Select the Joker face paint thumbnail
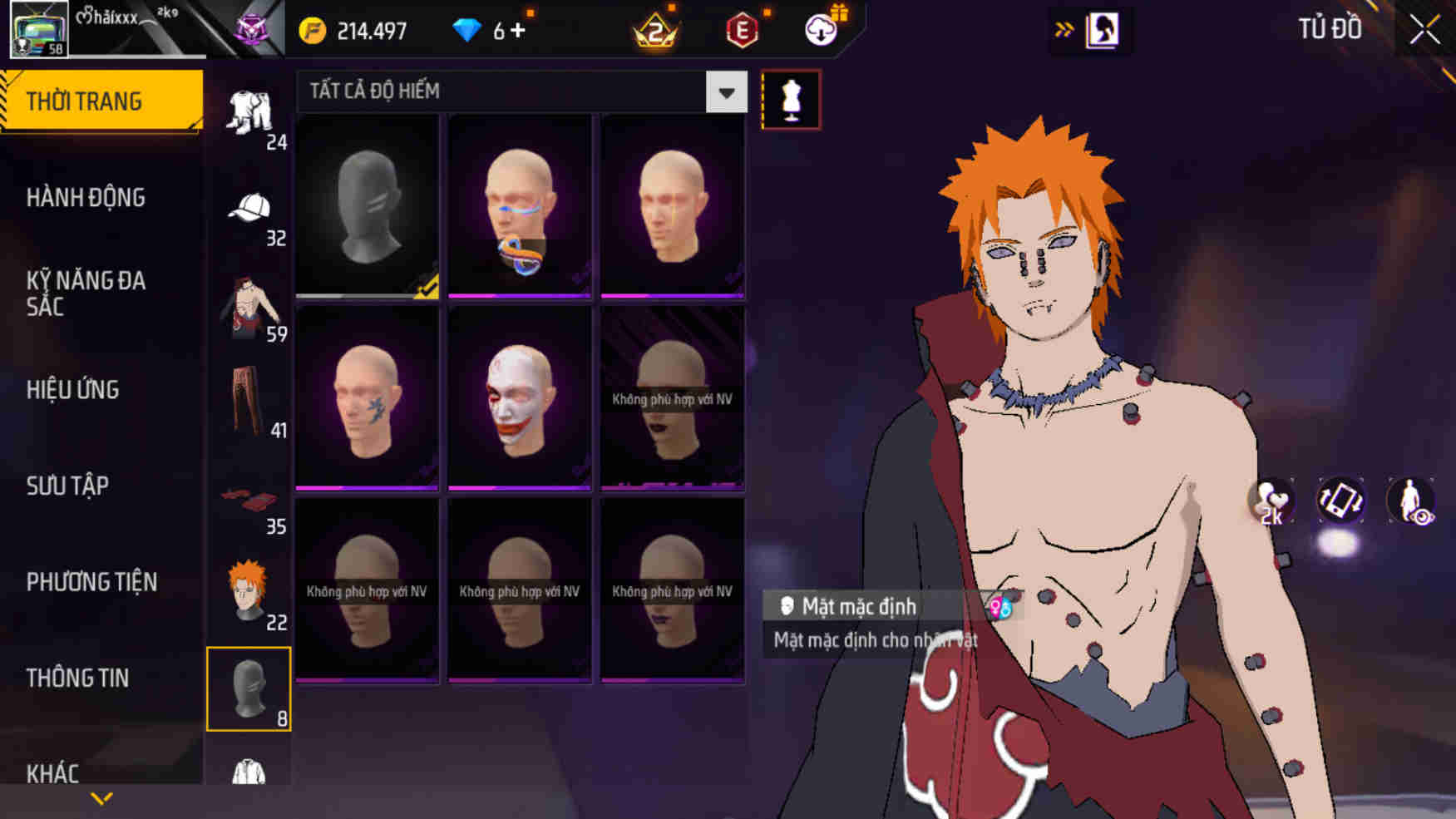Image resolution: width=1456 pixels, height=819 pixels. (519, 399)
